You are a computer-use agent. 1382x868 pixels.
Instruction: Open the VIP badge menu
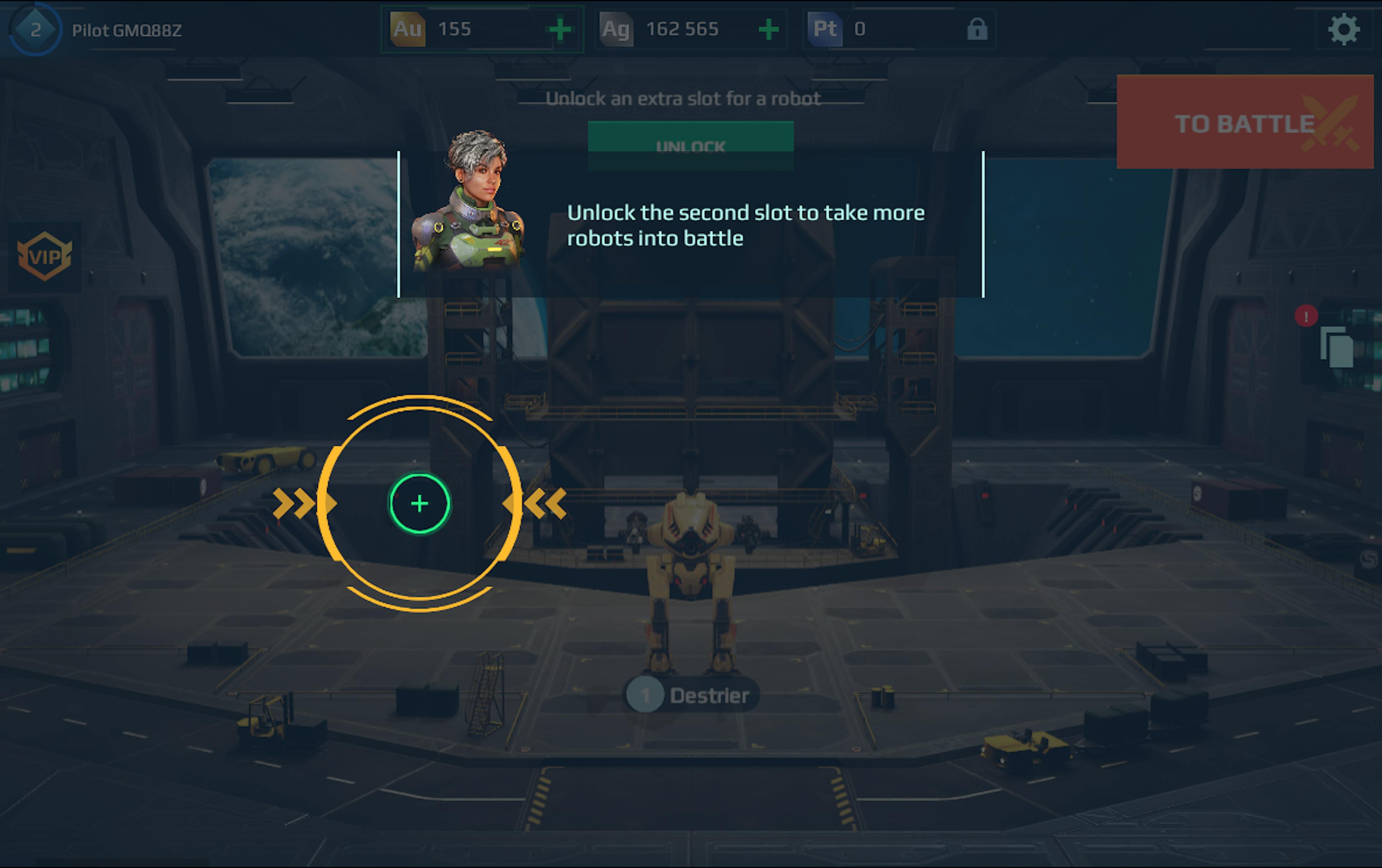[44, 256]
